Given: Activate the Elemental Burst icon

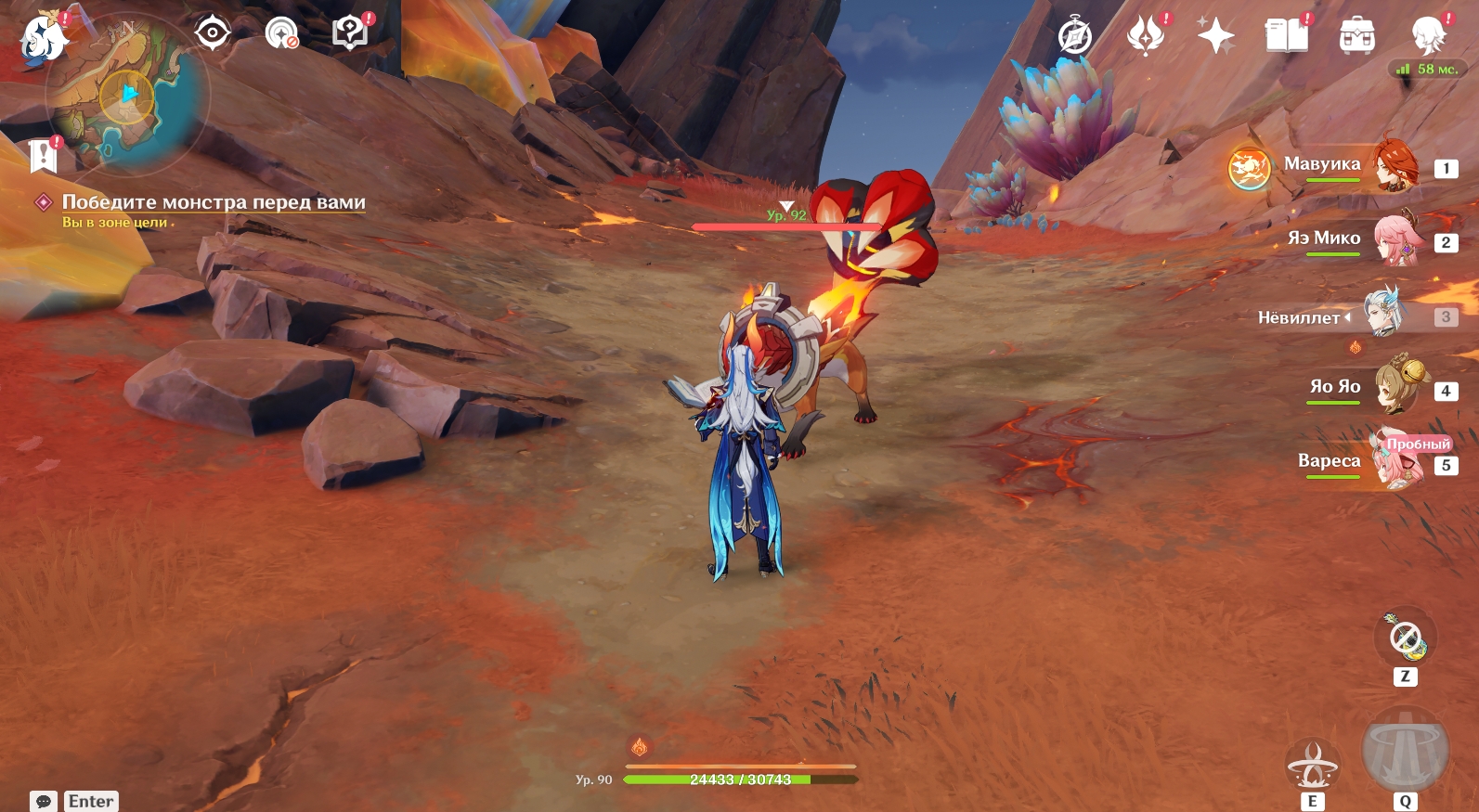Looking at the screenshot, I should (1405, 752).
